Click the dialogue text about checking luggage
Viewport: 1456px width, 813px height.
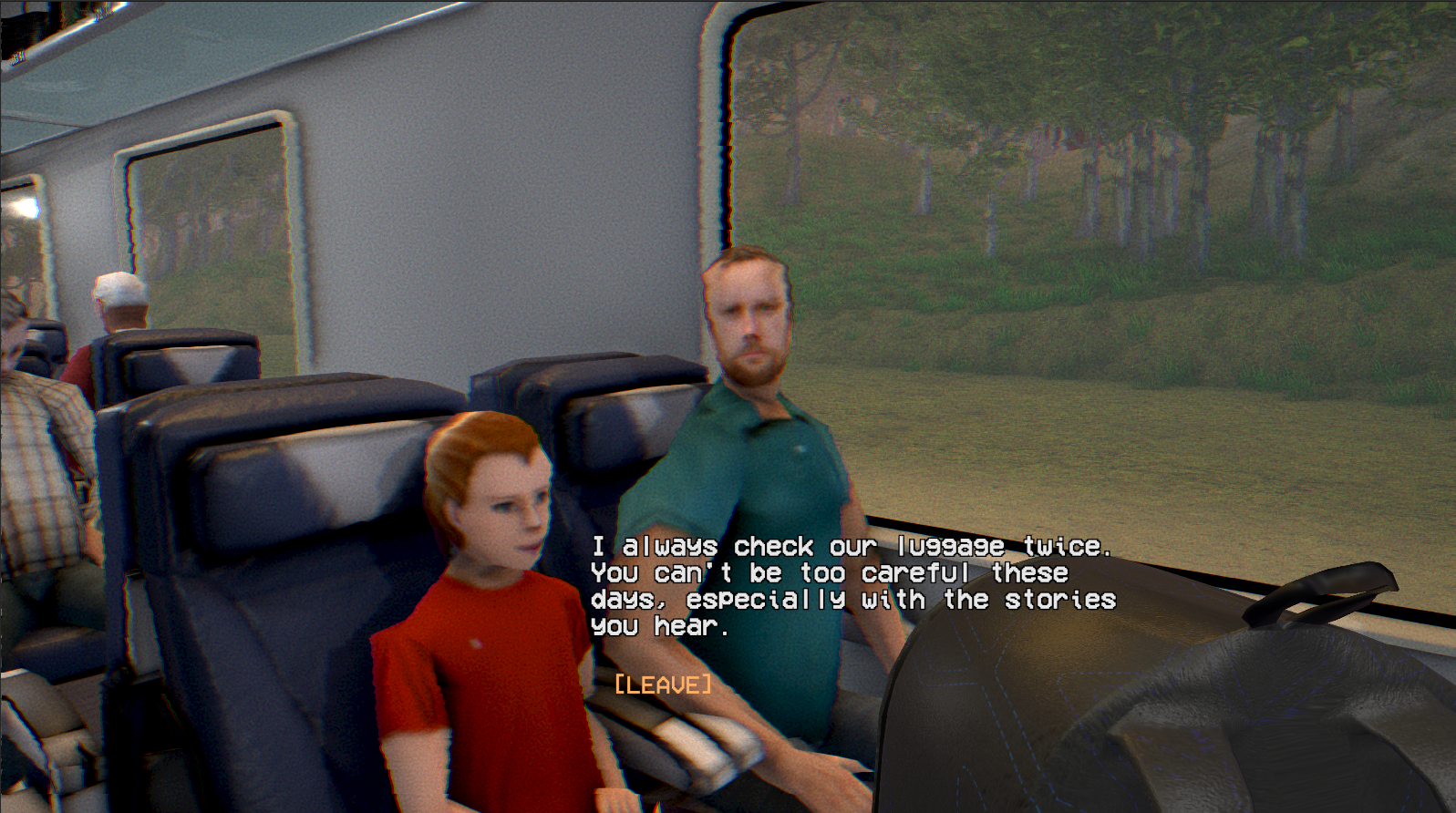848,574
